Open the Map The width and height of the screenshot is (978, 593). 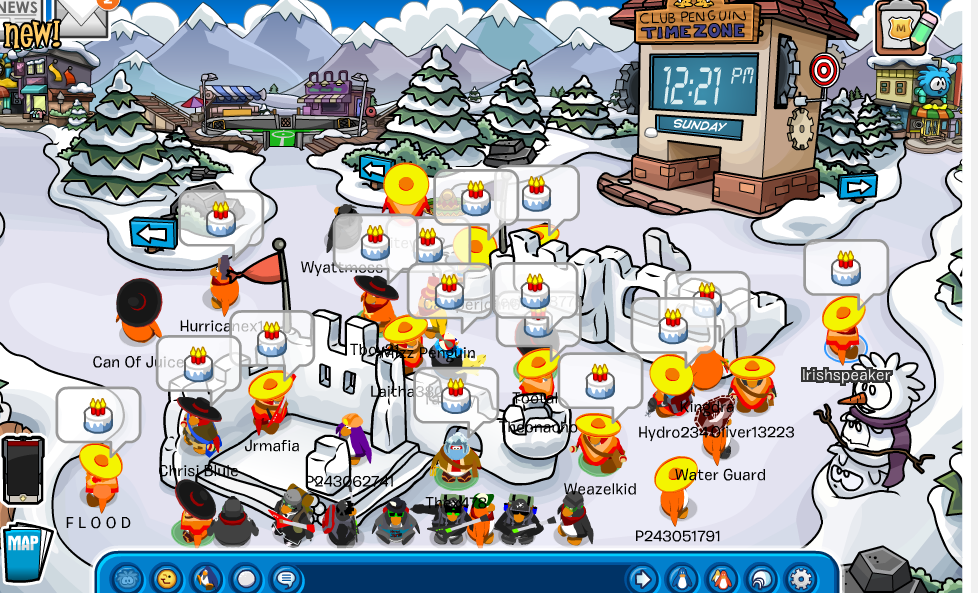click(22, 547)
